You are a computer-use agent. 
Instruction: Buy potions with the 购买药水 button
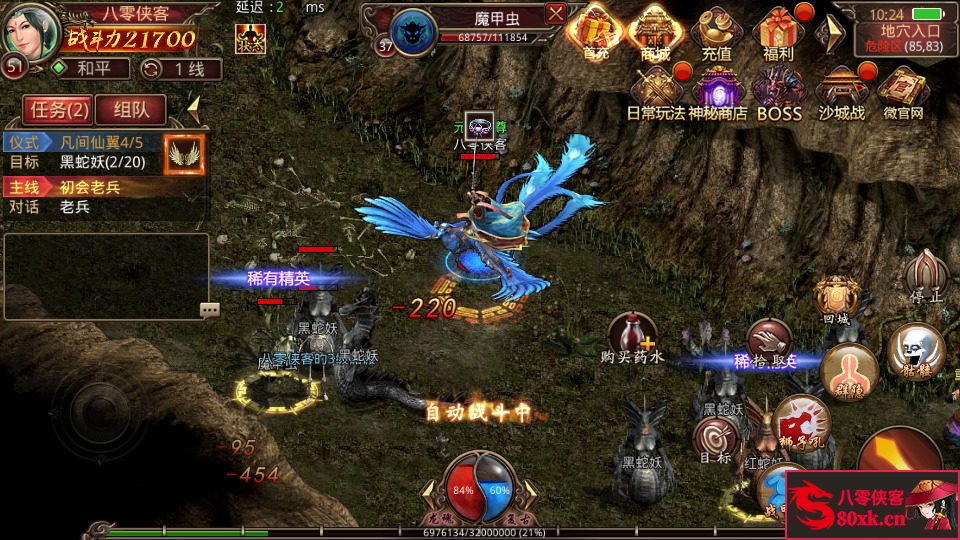633,337
